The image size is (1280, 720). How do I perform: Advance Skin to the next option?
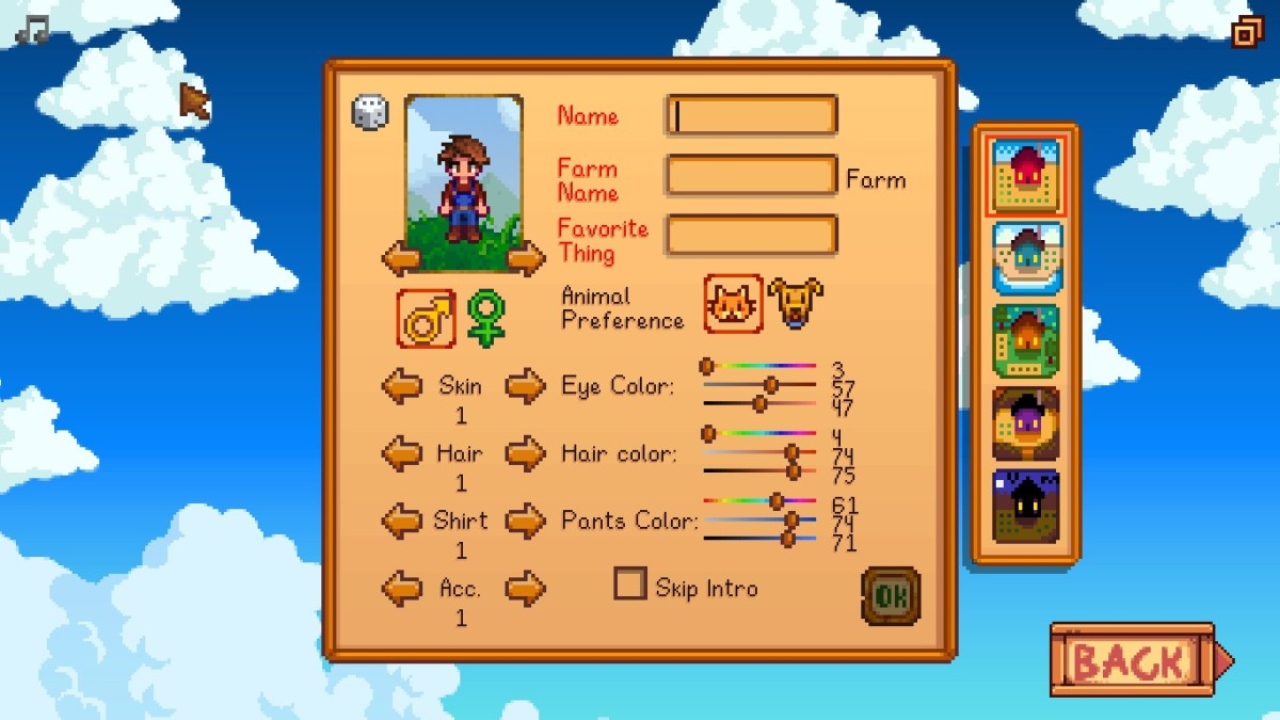coord(525,386)
